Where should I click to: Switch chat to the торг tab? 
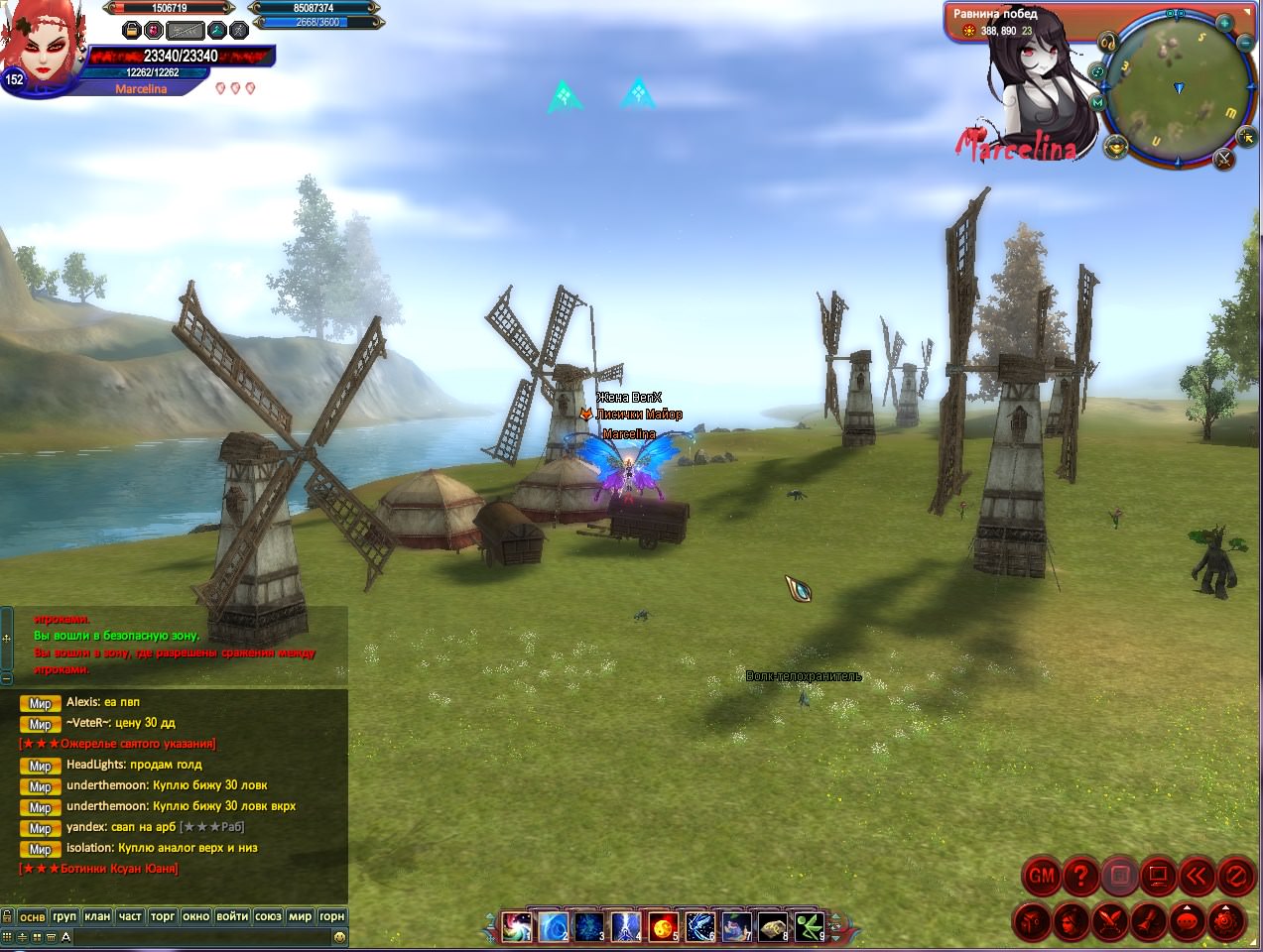(163, 916)
